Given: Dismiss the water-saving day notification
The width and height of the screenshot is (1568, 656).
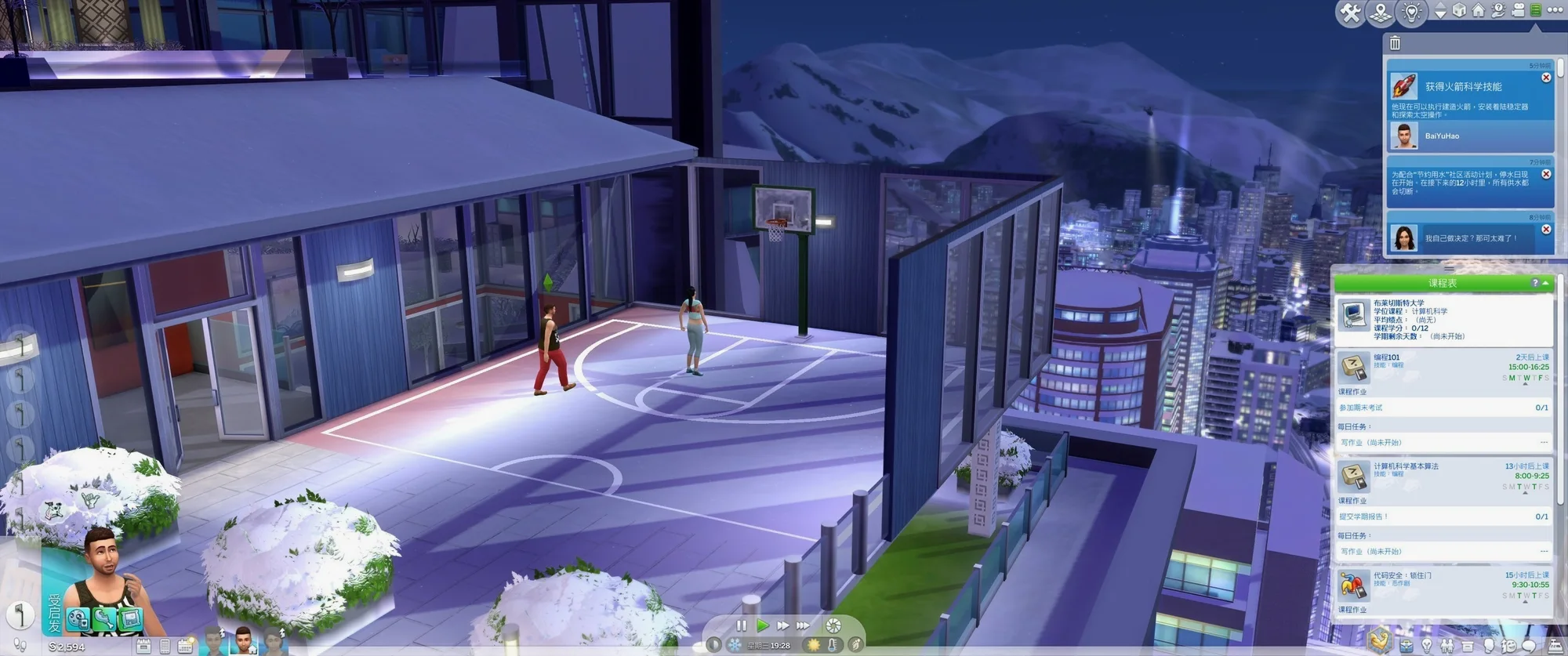Looking at the screenshot, I should [x=1546, y=174].
